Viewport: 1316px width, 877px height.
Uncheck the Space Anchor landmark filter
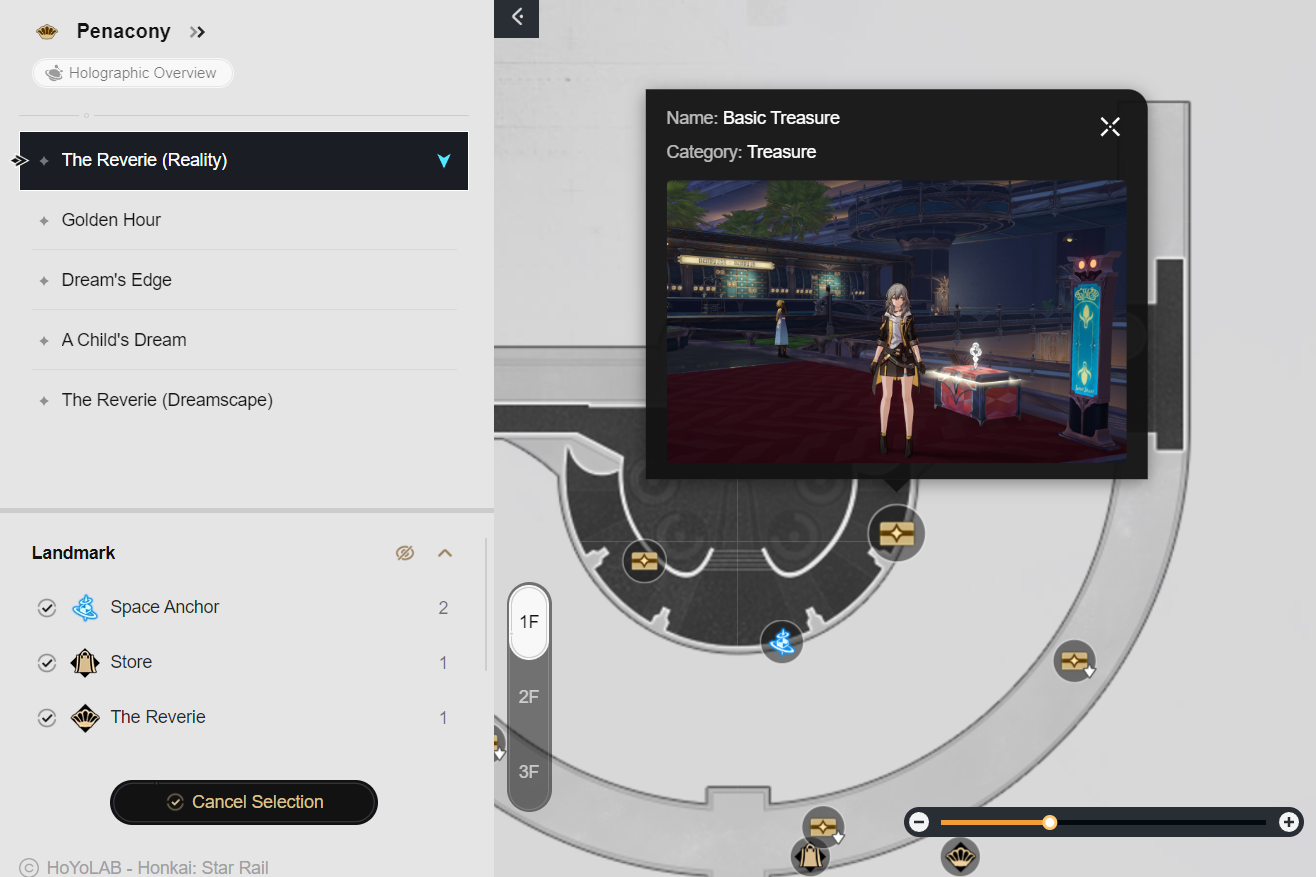point(46,607)
